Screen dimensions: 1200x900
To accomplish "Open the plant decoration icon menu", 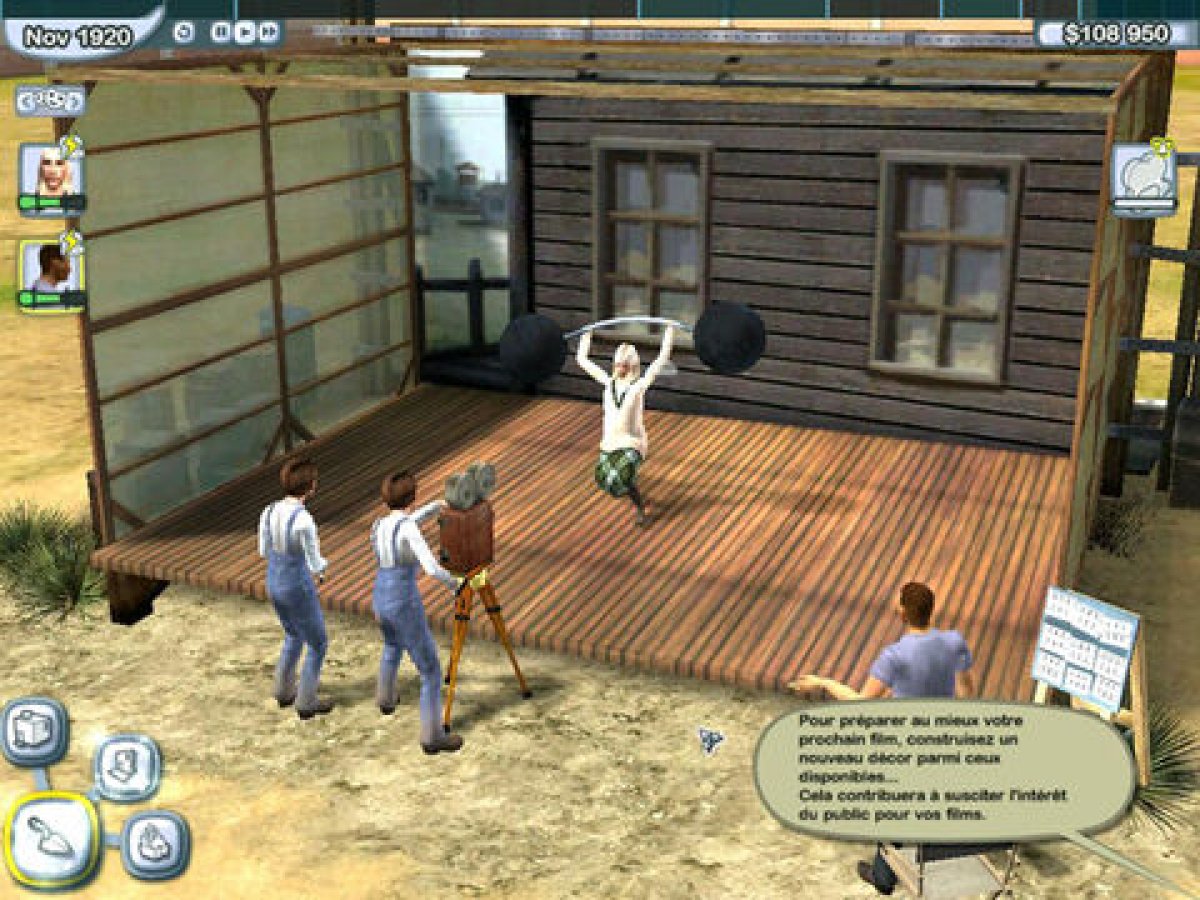I will coord(155,845).
